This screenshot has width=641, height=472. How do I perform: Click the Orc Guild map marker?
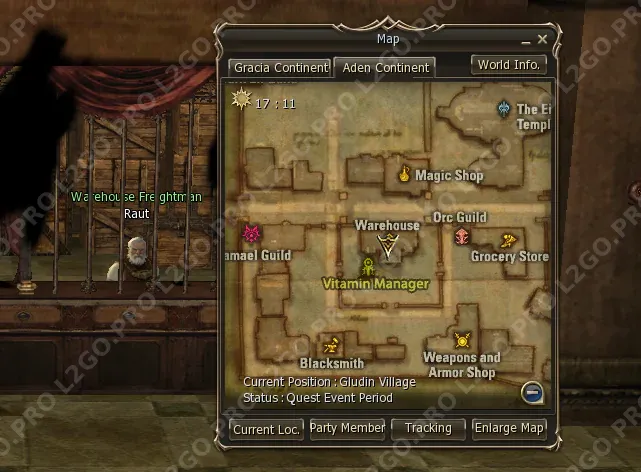point(462,236)
